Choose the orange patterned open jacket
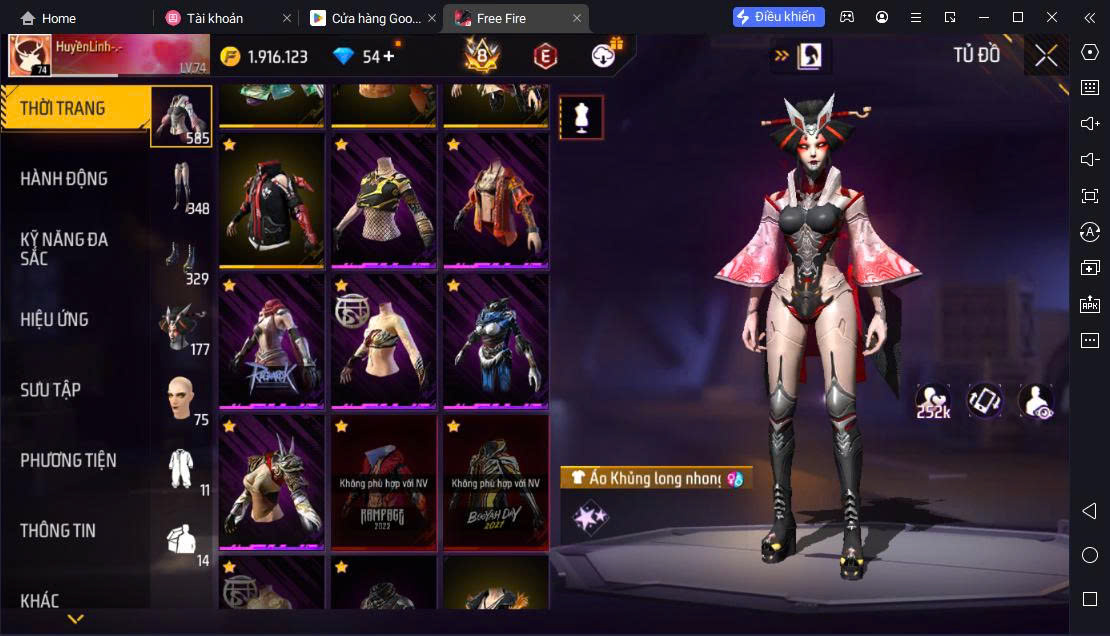Screen dimensions: 1110x636 [495, 201]
